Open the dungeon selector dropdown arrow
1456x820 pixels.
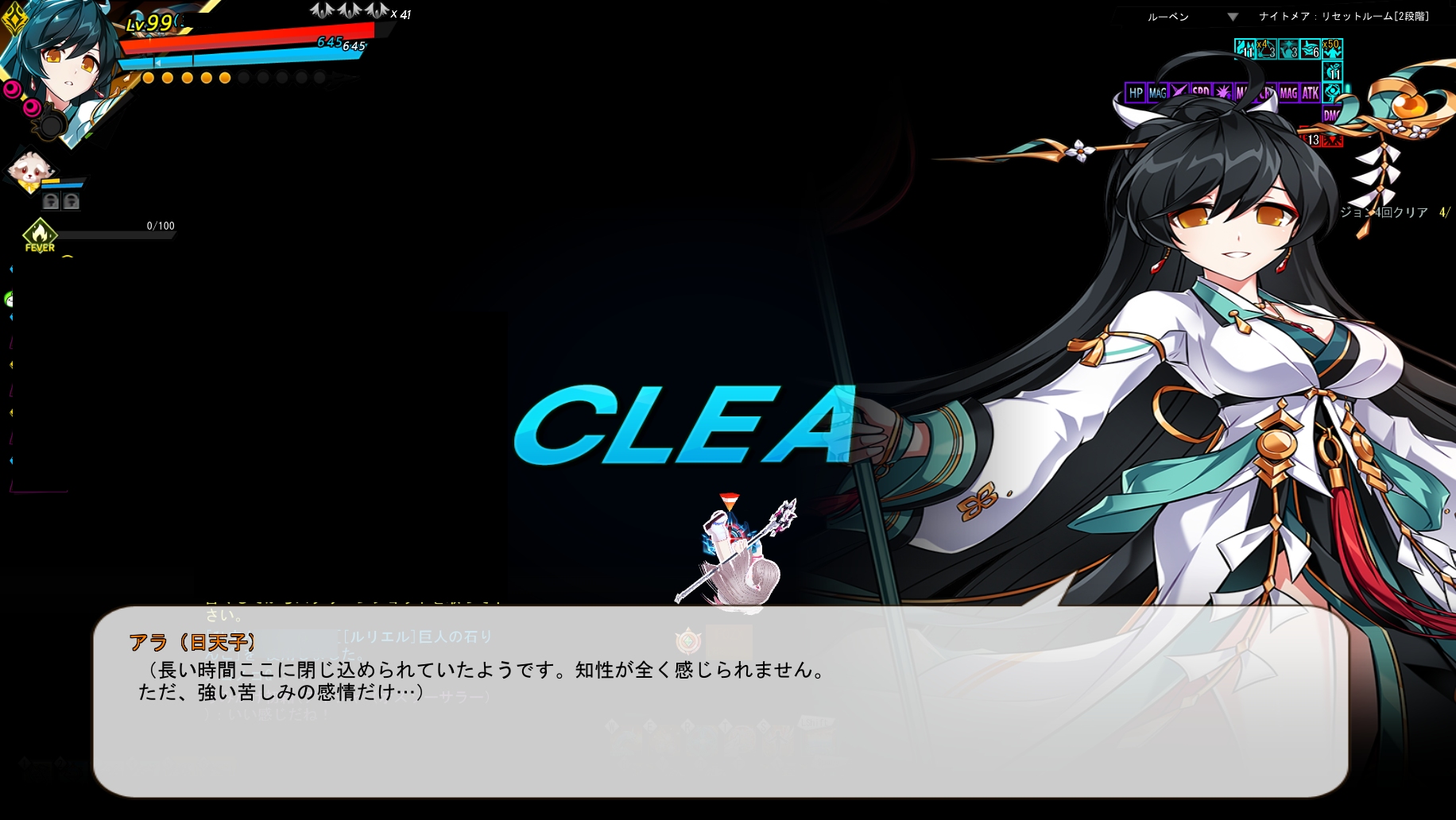[x=1233, y=15]
